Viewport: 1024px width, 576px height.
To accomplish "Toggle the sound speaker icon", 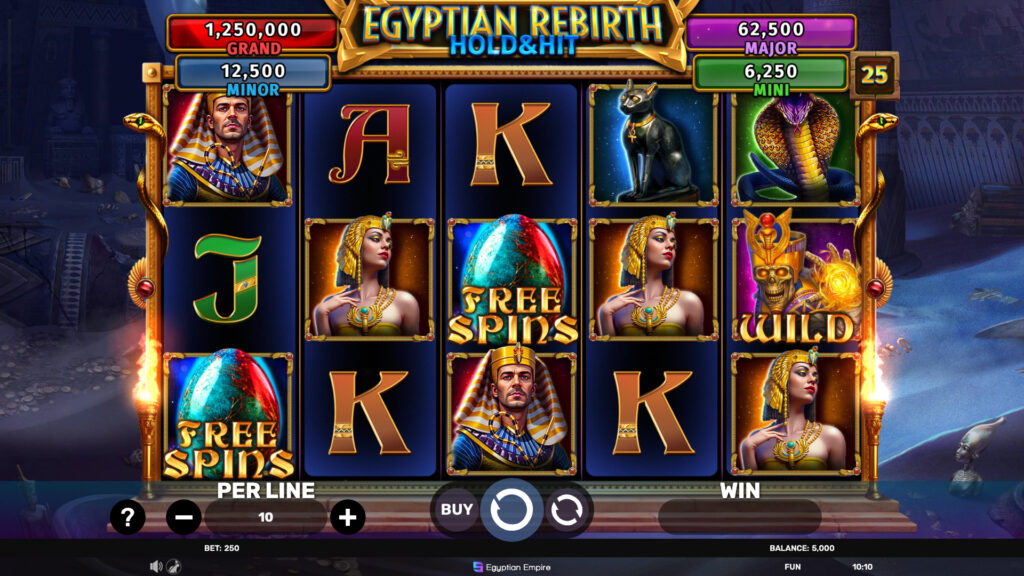I will (156, 566).
